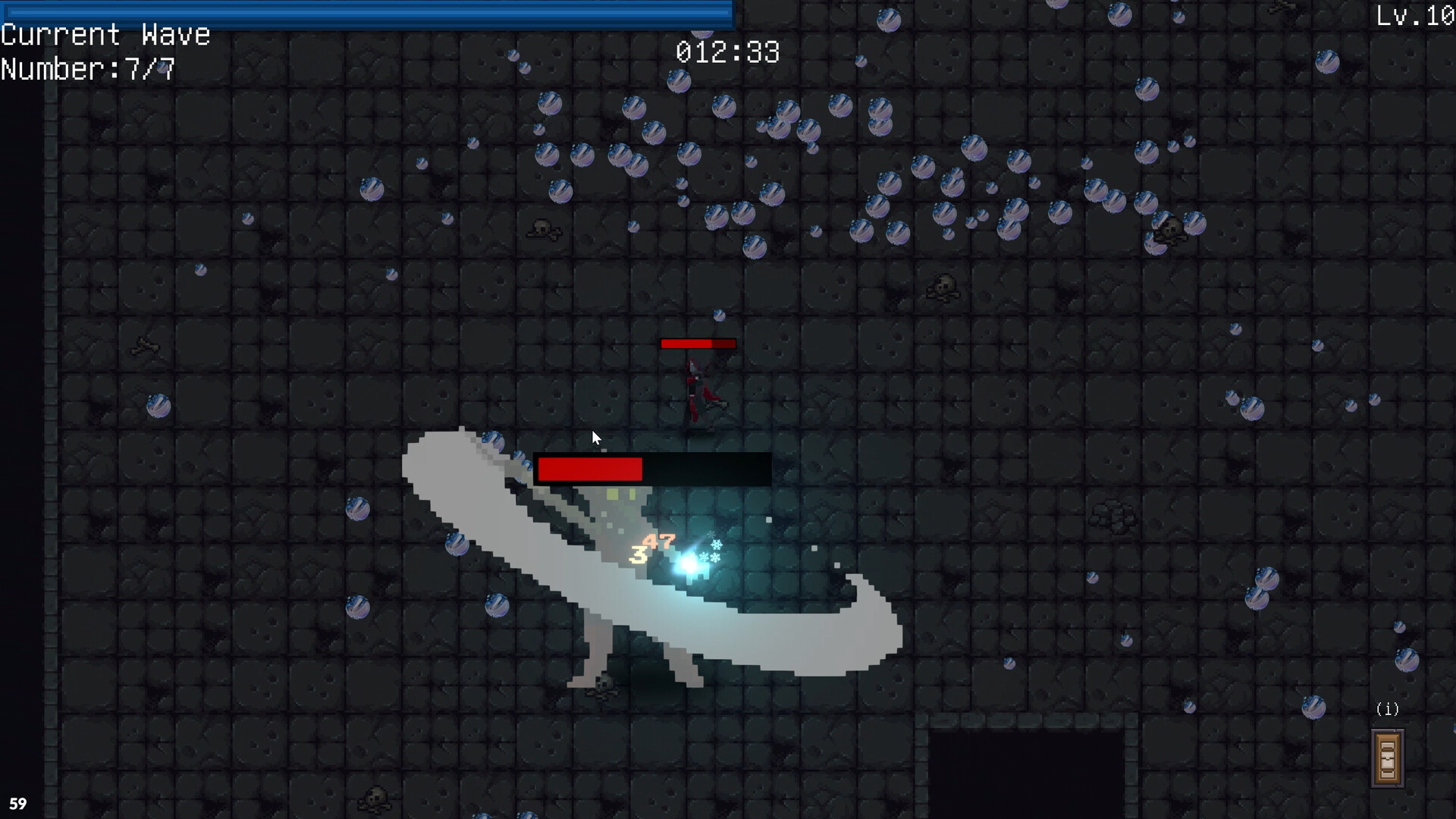Click the Current Wave label
1456x819 pixels.
point(105,34)
